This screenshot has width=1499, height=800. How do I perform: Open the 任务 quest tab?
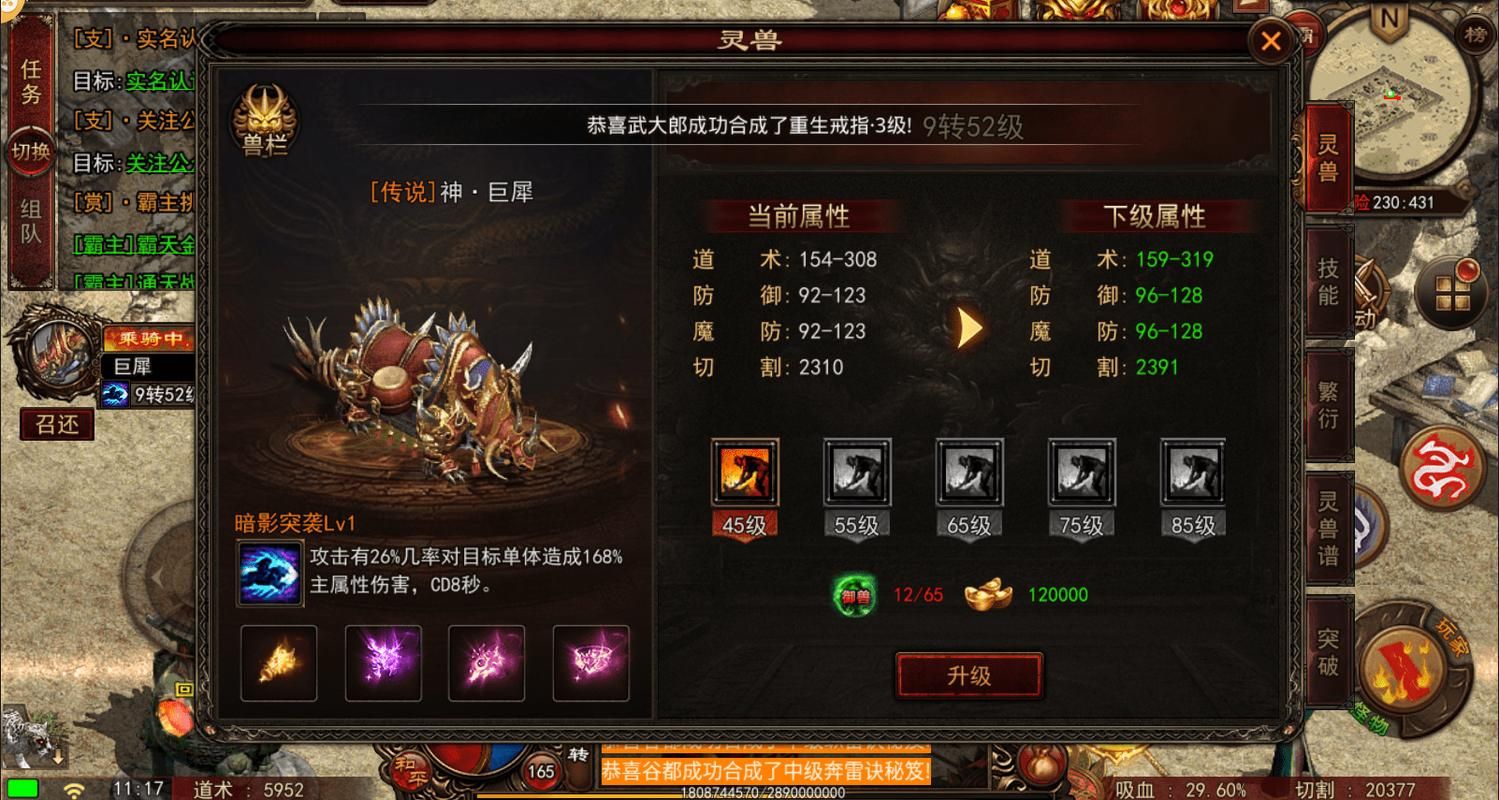31,83
